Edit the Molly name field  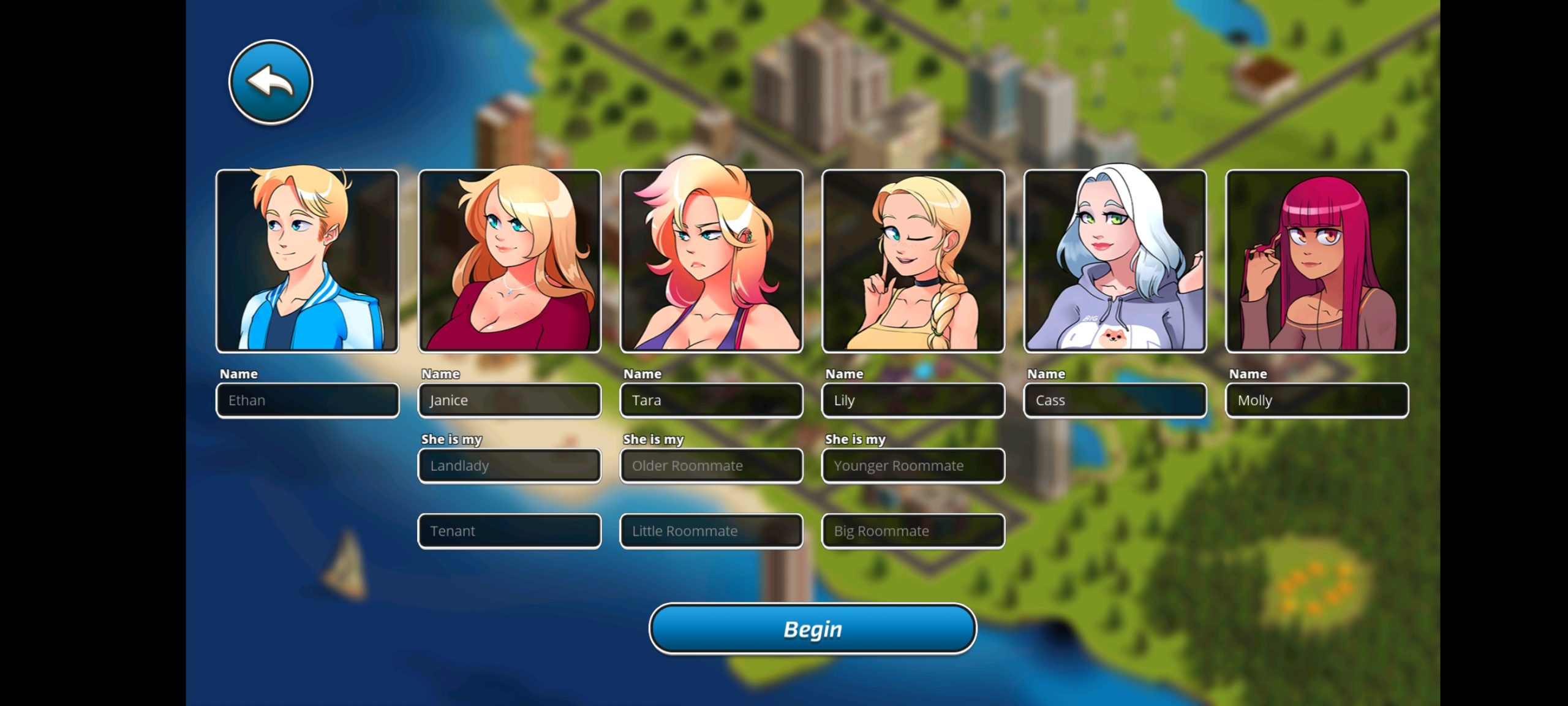coord(1317,401)
